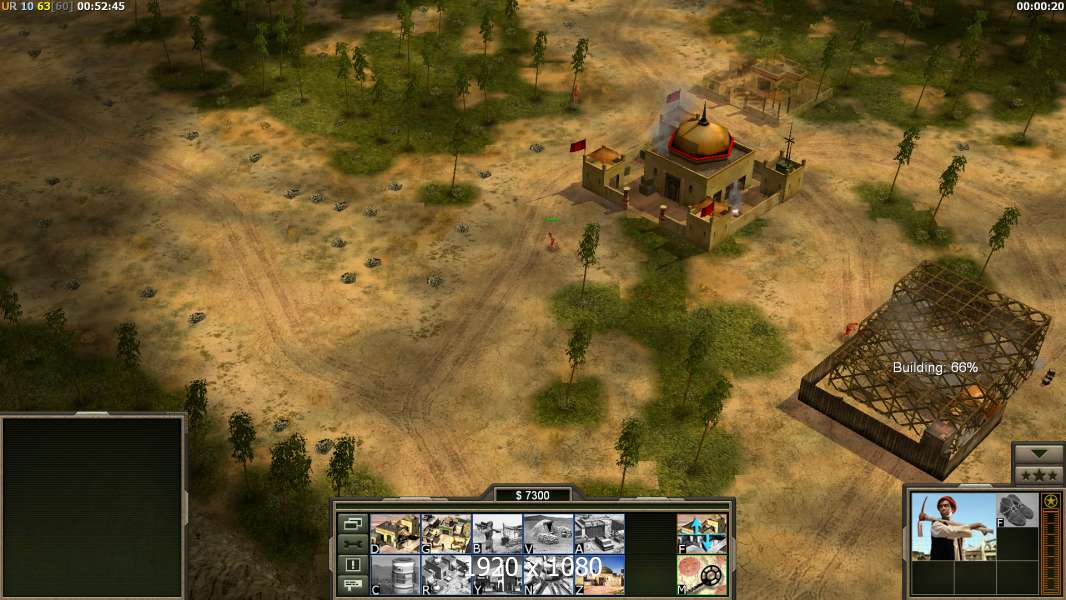Click the cylindrical tank building icon marked C
Image resolution: width=1066 pixels, height=600 pixels.
point(394,575)
